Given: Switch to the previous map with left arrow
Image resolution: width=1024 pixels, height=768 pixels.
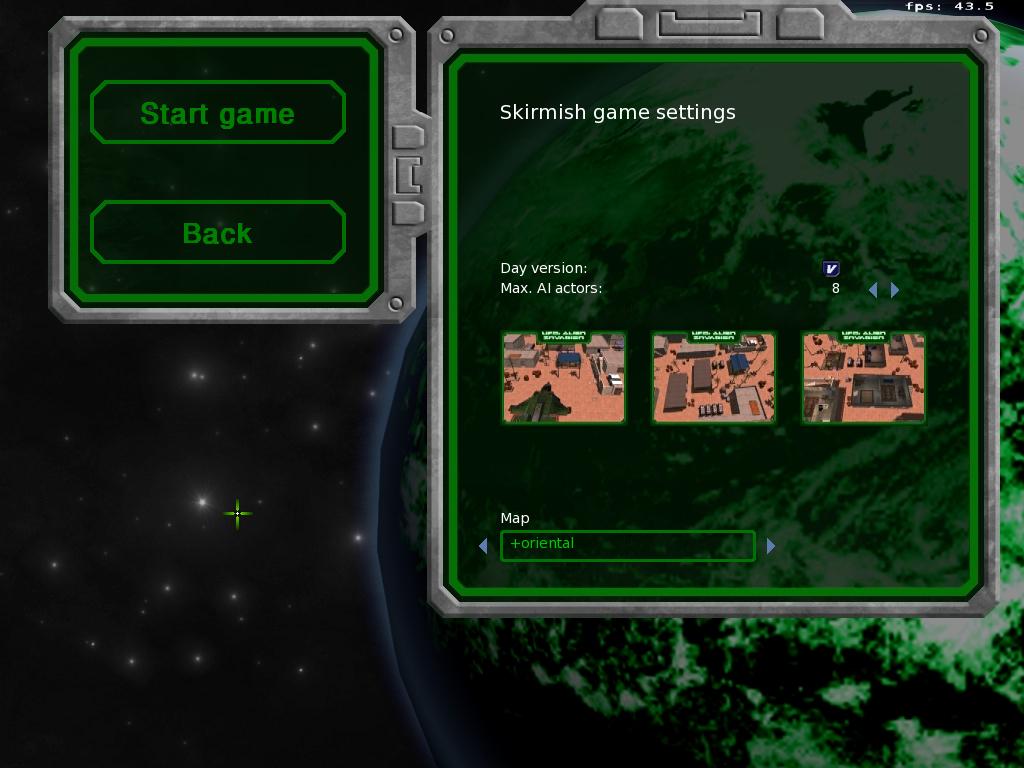Looking at the screenshot, I should (484, 546).
